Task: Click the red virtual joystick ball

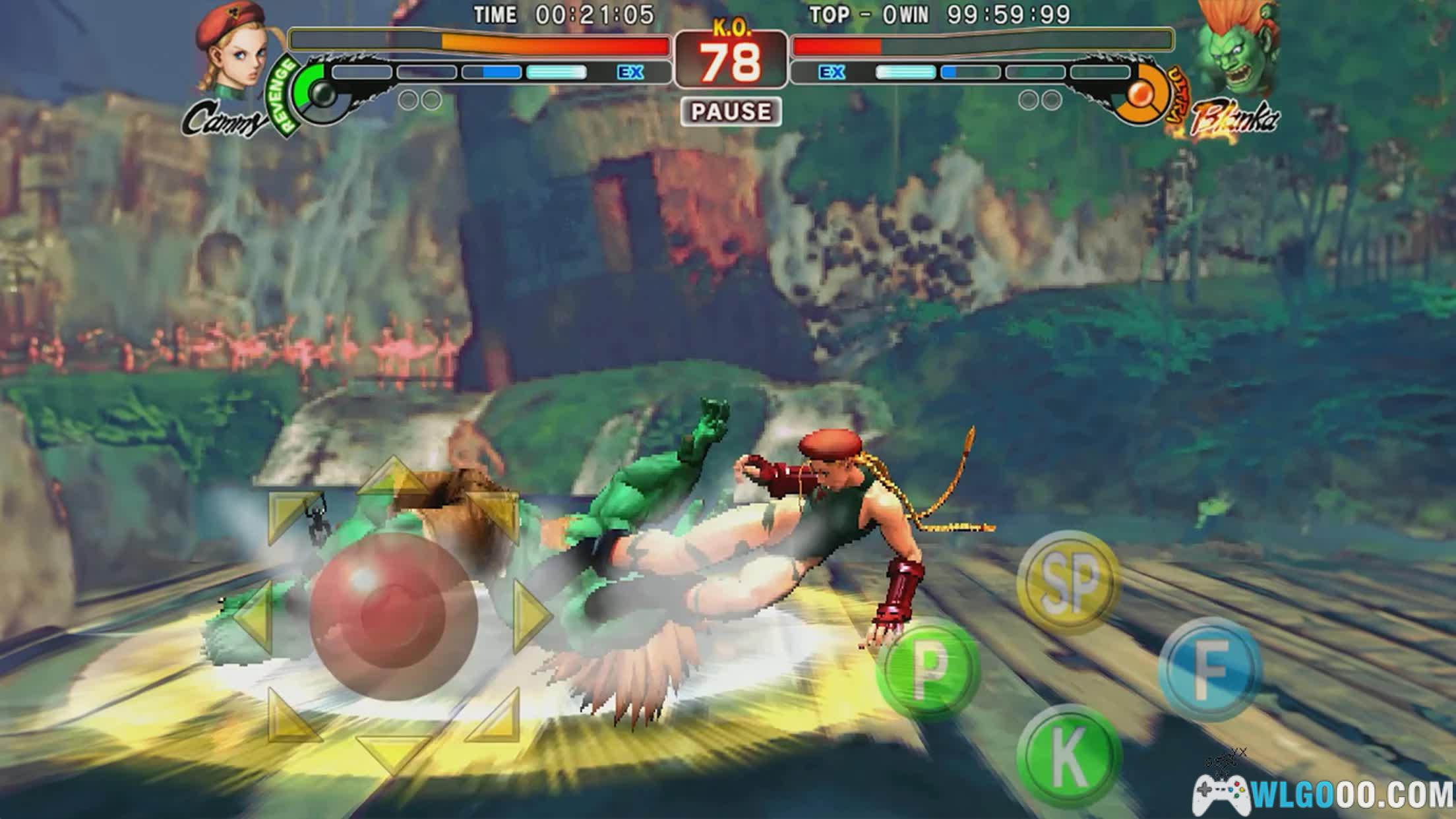Action: coord(394,617)
